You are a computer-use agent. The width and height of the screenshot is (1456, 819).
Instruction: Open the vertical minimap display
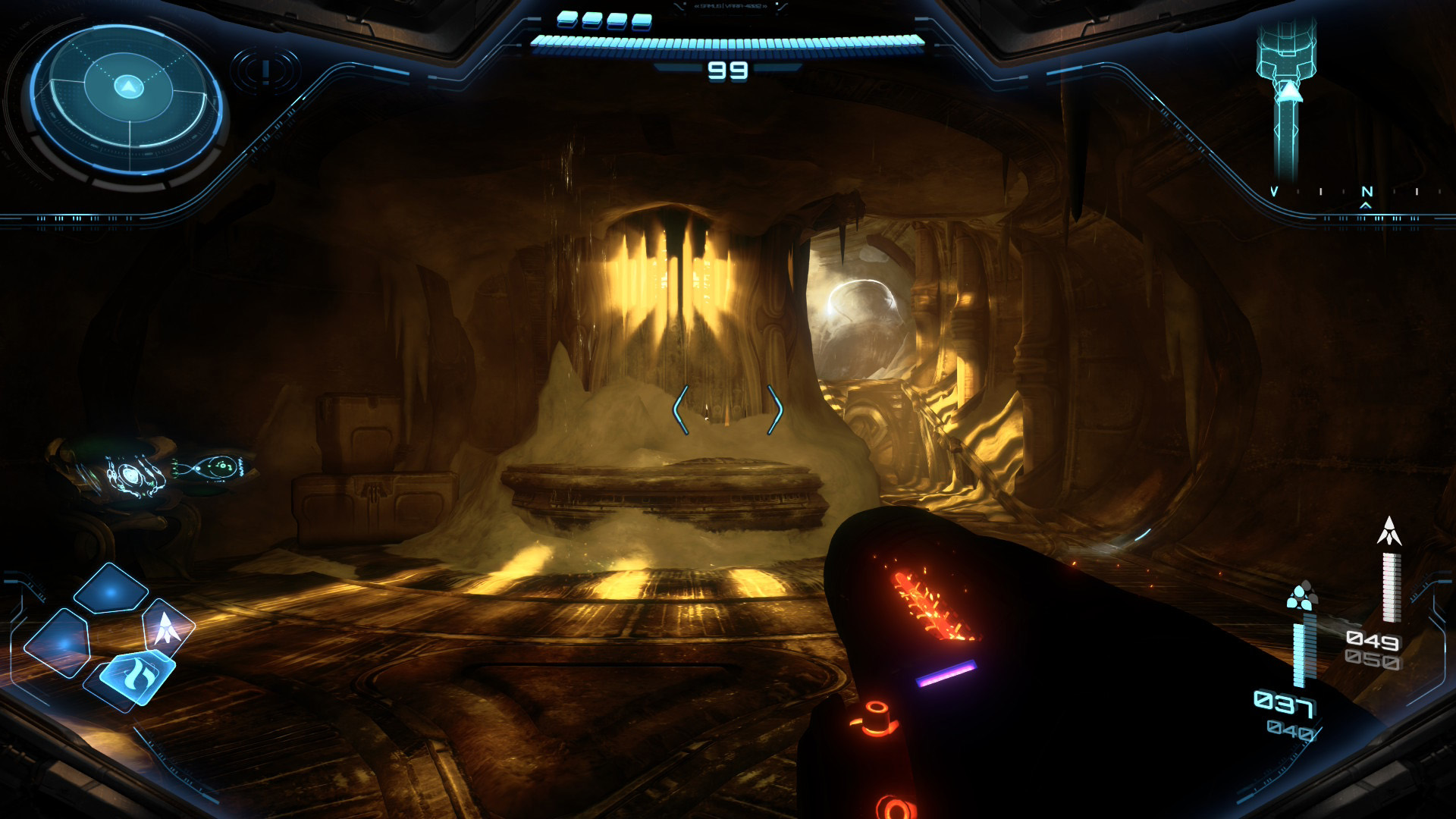click(1286, 99)
